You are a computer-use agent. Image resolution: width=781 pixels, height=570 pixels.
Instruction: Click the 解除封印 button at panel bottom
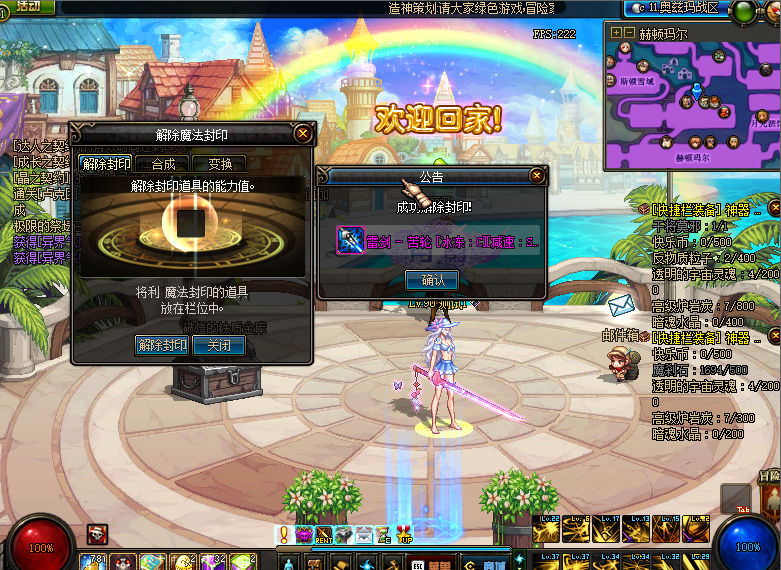coord(162,345)
